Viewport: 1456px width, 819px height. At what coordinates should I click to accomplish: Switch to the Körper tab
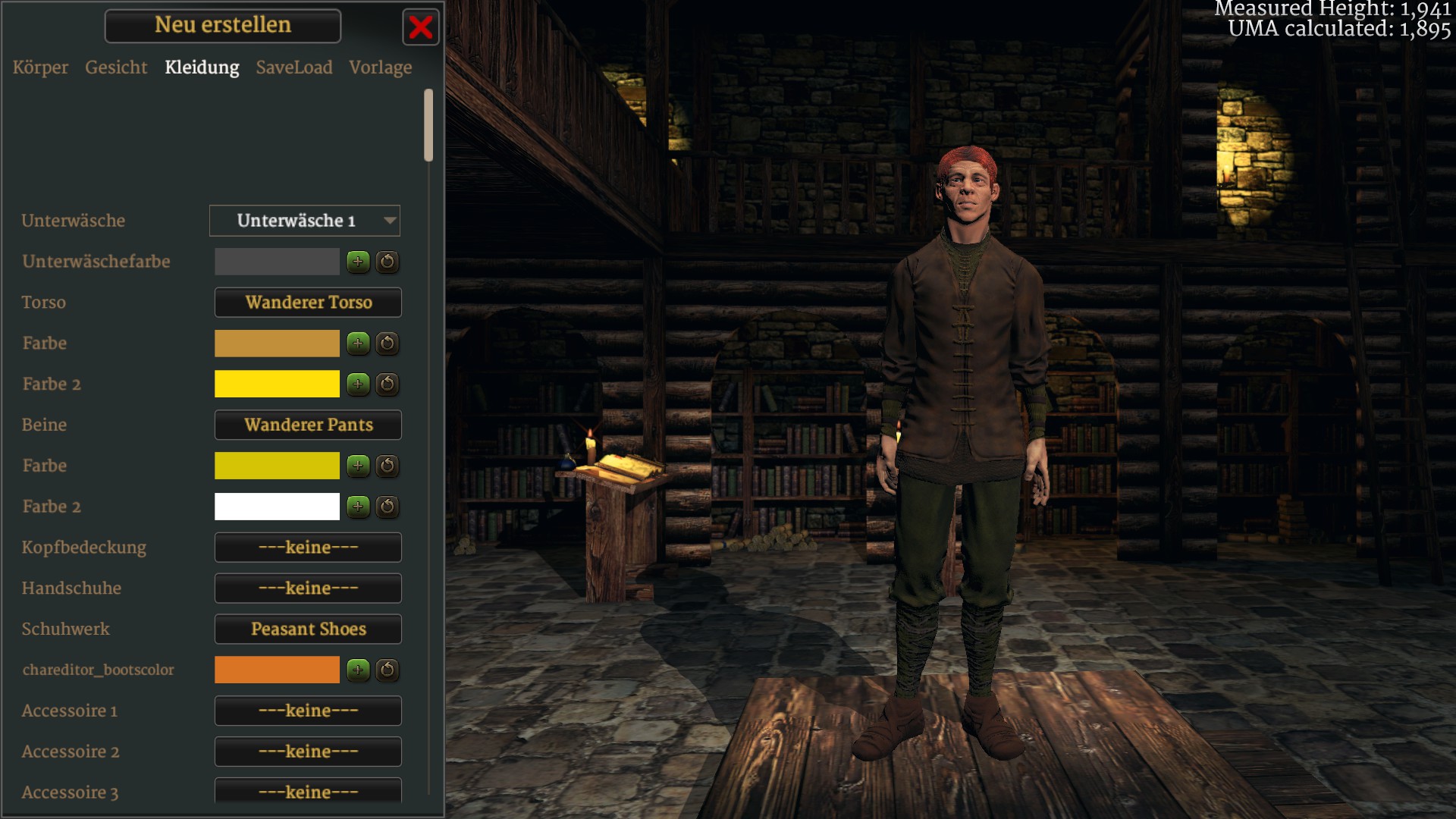coord(40,67)
